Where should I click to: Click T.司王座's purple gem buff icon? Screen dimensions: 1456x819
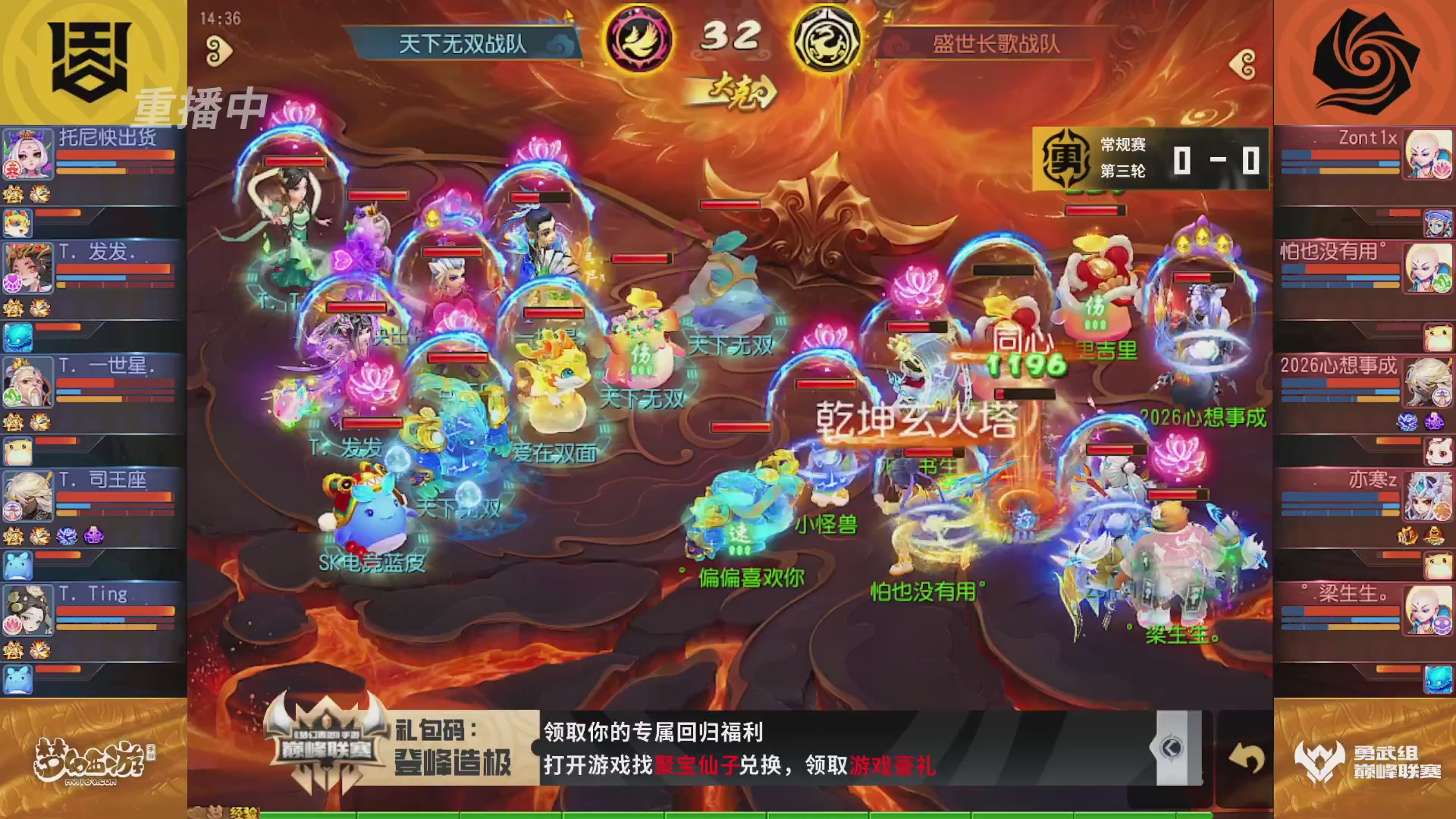tap(93, 535)
